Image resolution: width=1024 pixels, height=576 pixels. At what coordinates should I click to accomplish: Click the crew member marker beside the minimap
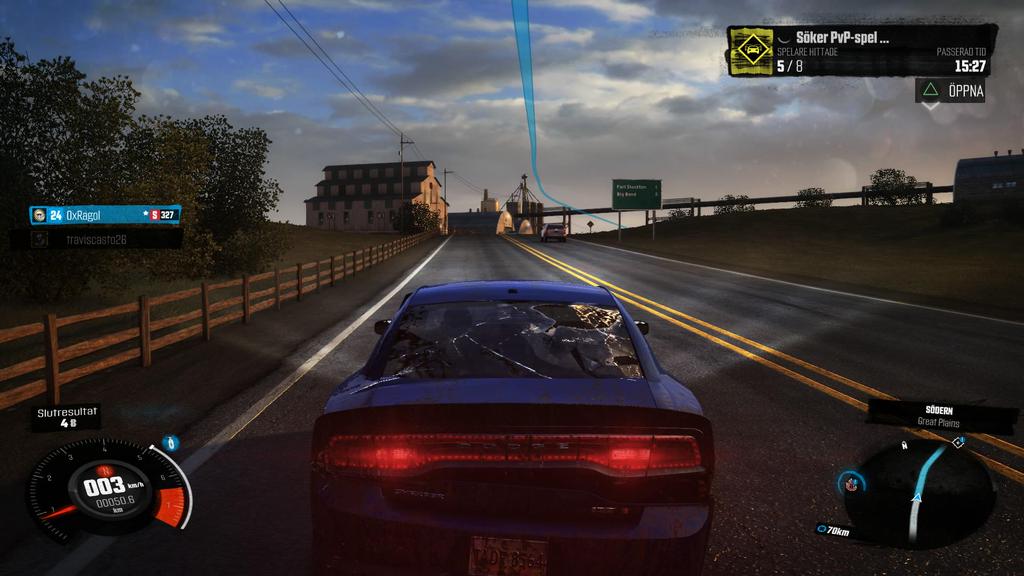pyautogui.click(x=851, y=484)
